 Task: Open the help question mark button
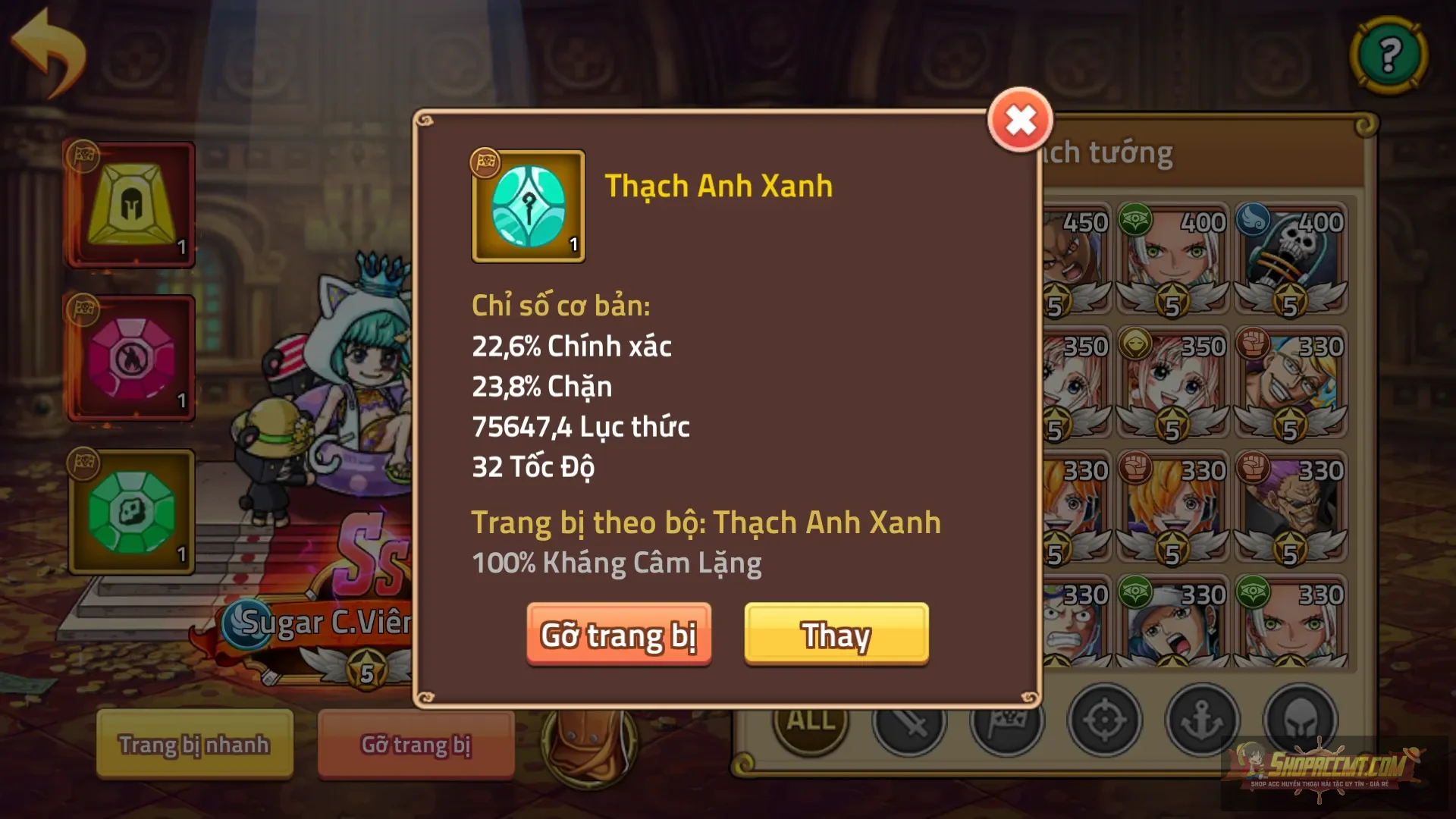(x=1389, y=55)
